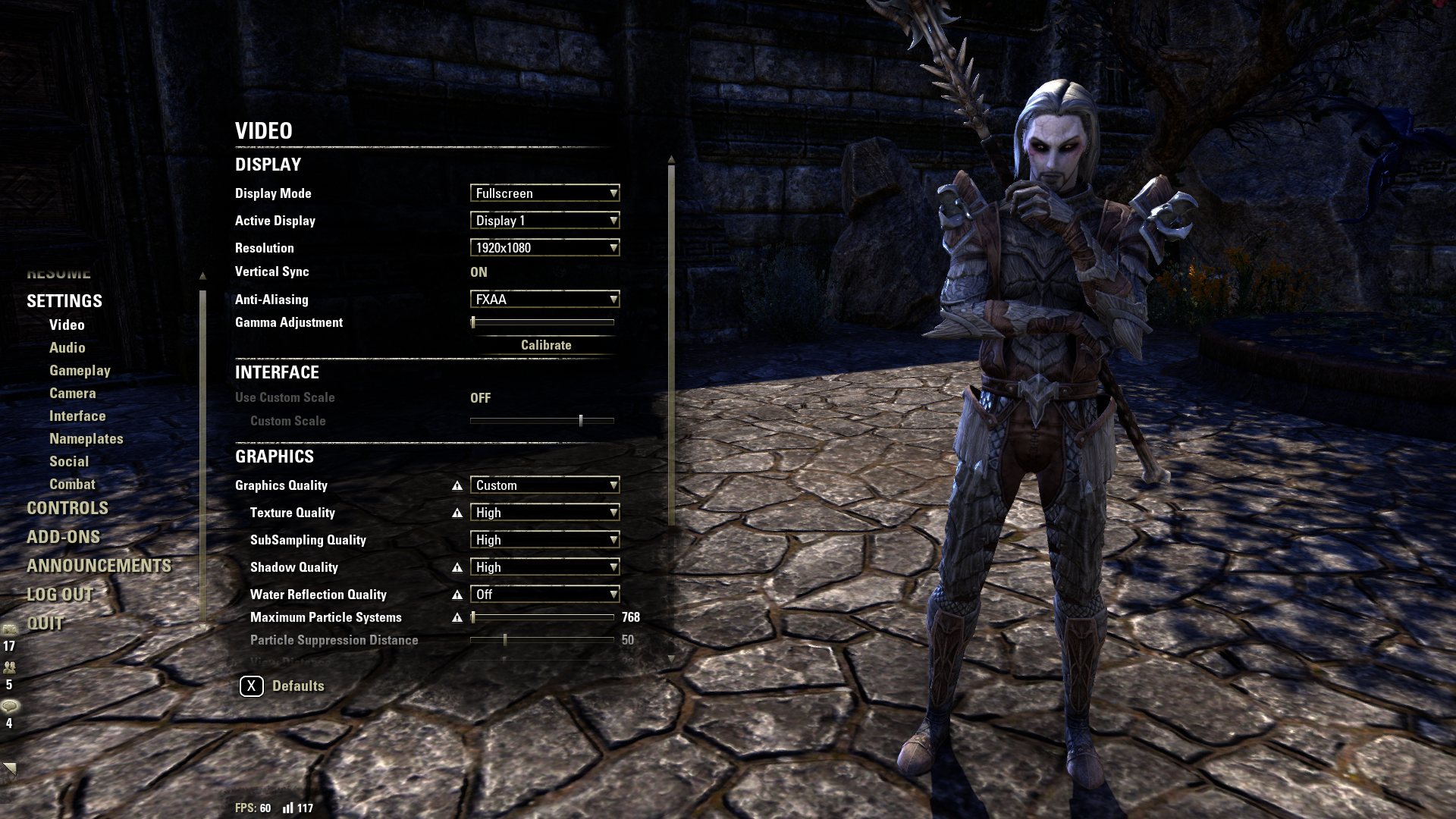Expand the Water Reflection Quality dropdown
Image resolution: width=1456 pixels, height=819 pixels.
pos(544,595)
